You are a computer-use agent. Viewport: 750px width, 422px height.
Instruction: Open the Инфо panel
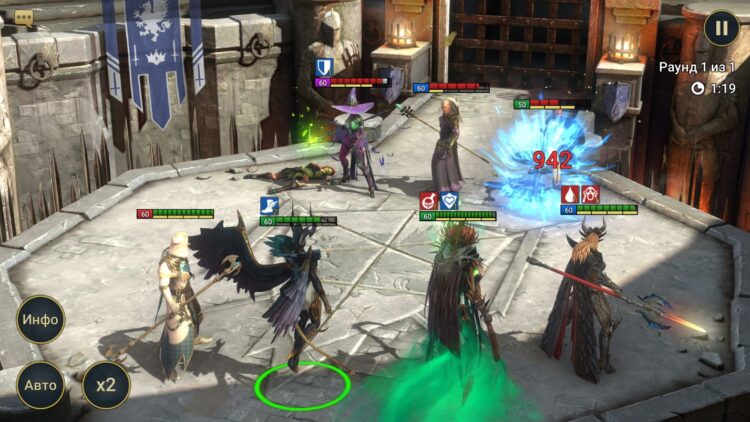(x=41, y=320)
